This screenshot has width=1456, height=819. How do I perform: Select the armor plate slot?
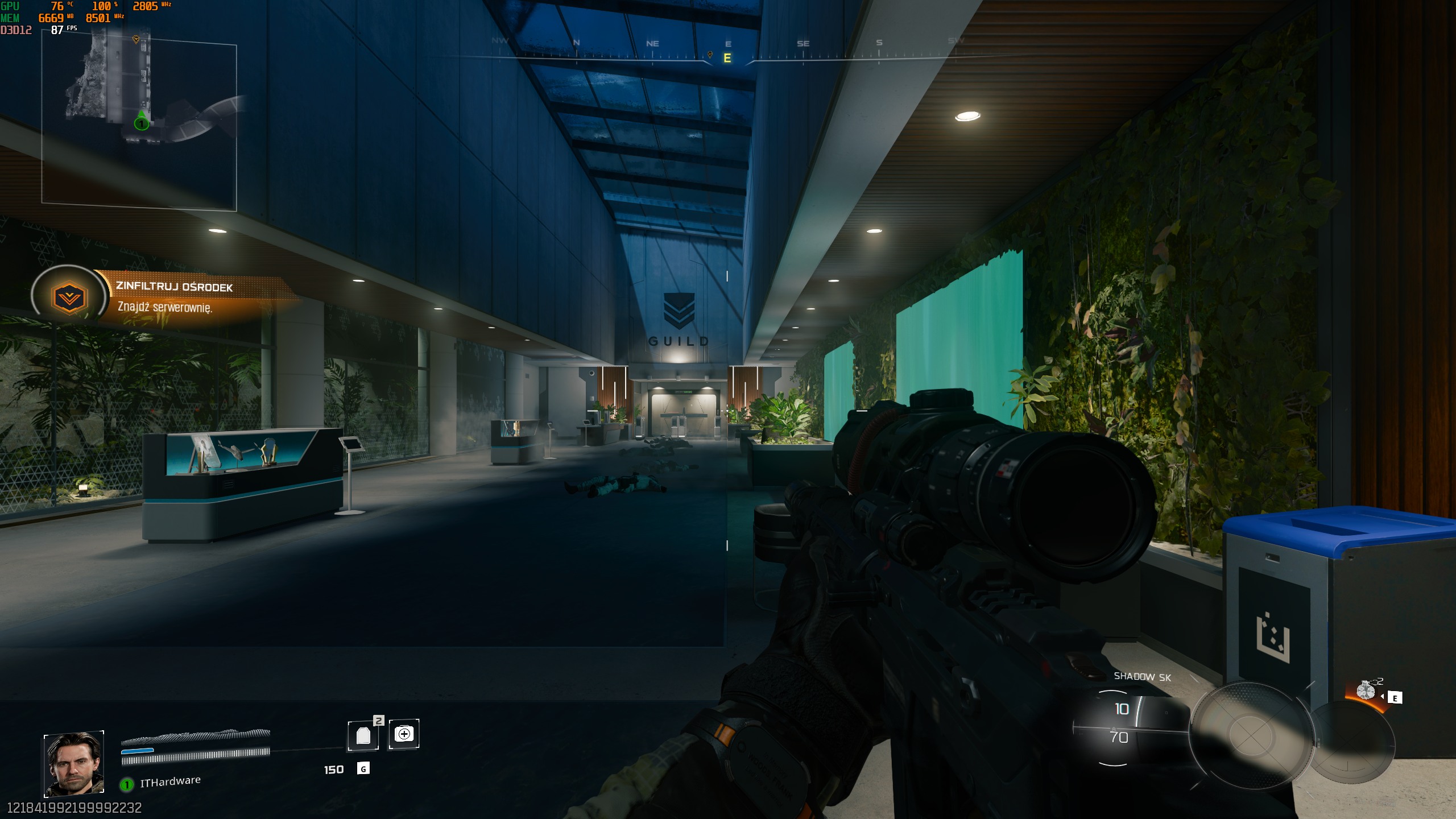tap(363, 735)
